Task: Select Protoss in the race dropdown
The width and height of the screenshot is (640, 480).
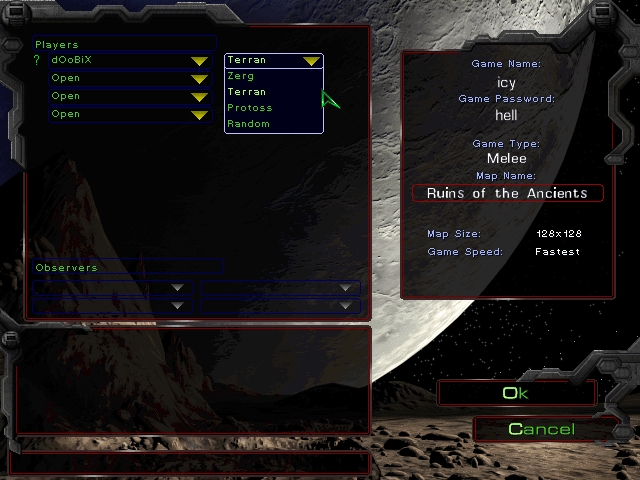Action: [249, 108]
